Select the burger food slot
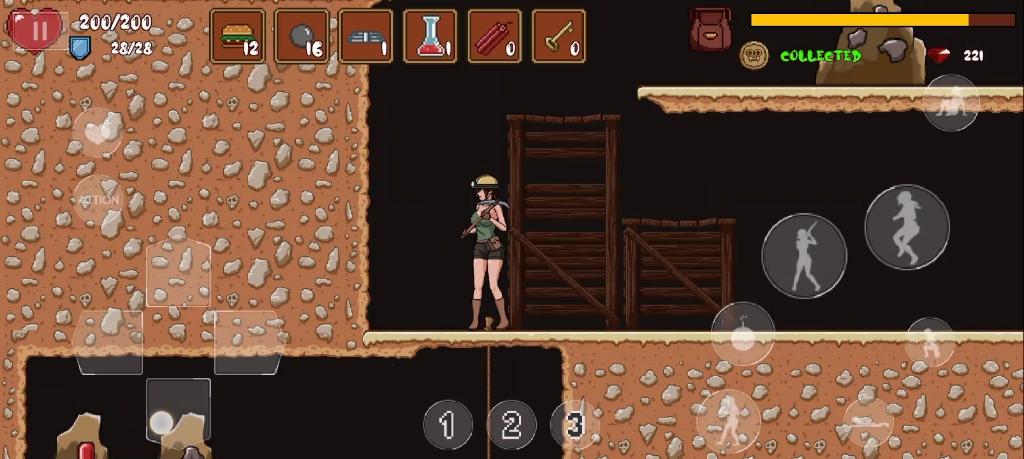The height and width of the screenshot is (459, 1024). coord(238,37)
